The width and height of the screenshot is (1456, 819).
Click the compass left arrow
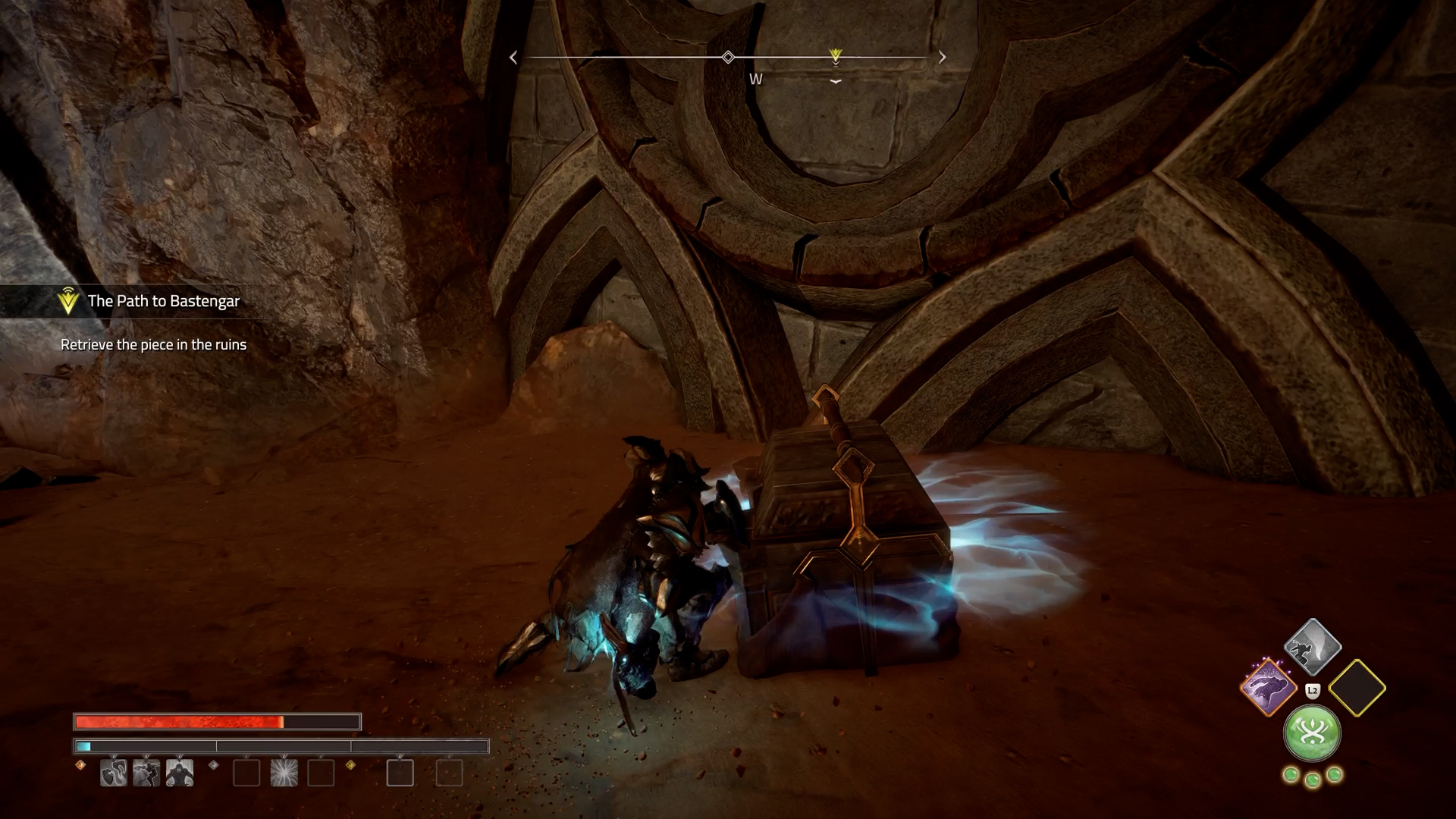(513, 58)
